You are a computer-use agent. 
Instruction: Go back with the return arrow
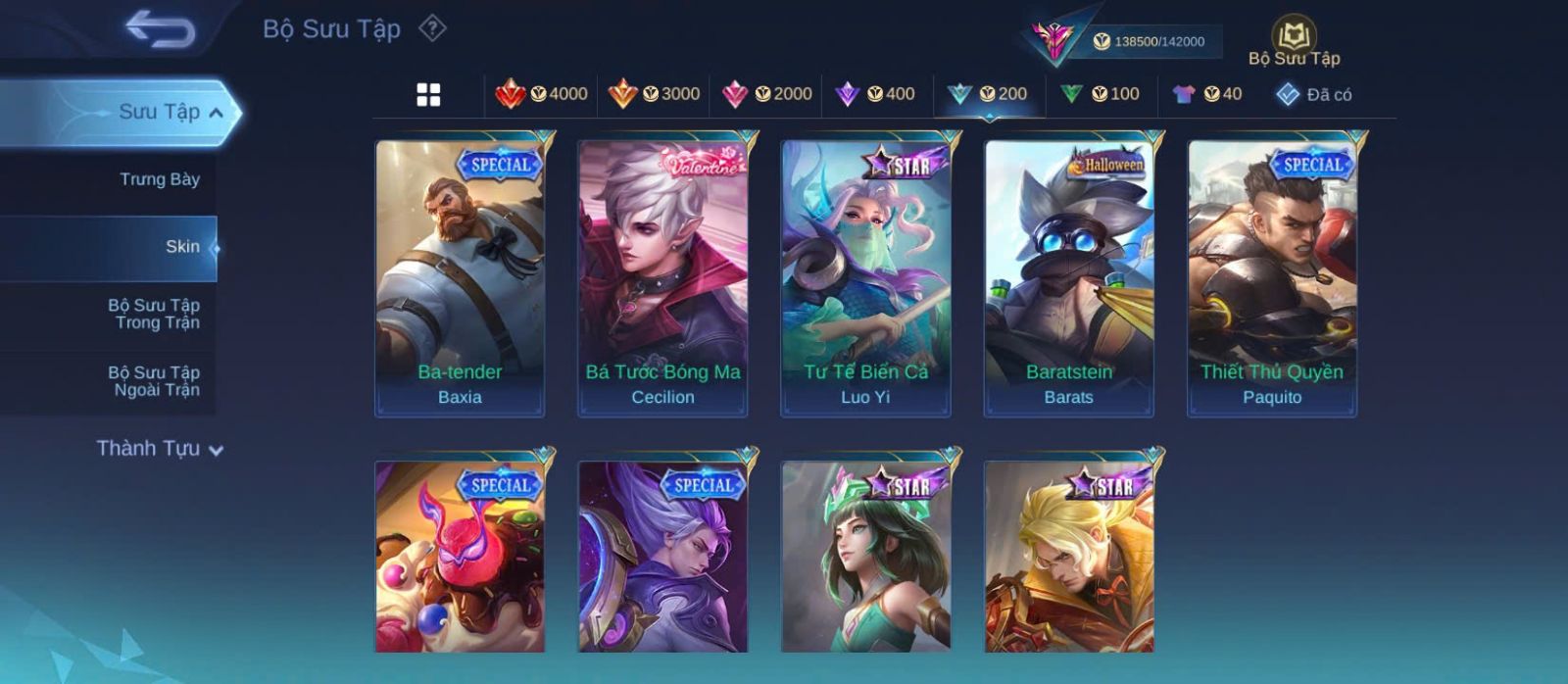[x=160, y=29]
